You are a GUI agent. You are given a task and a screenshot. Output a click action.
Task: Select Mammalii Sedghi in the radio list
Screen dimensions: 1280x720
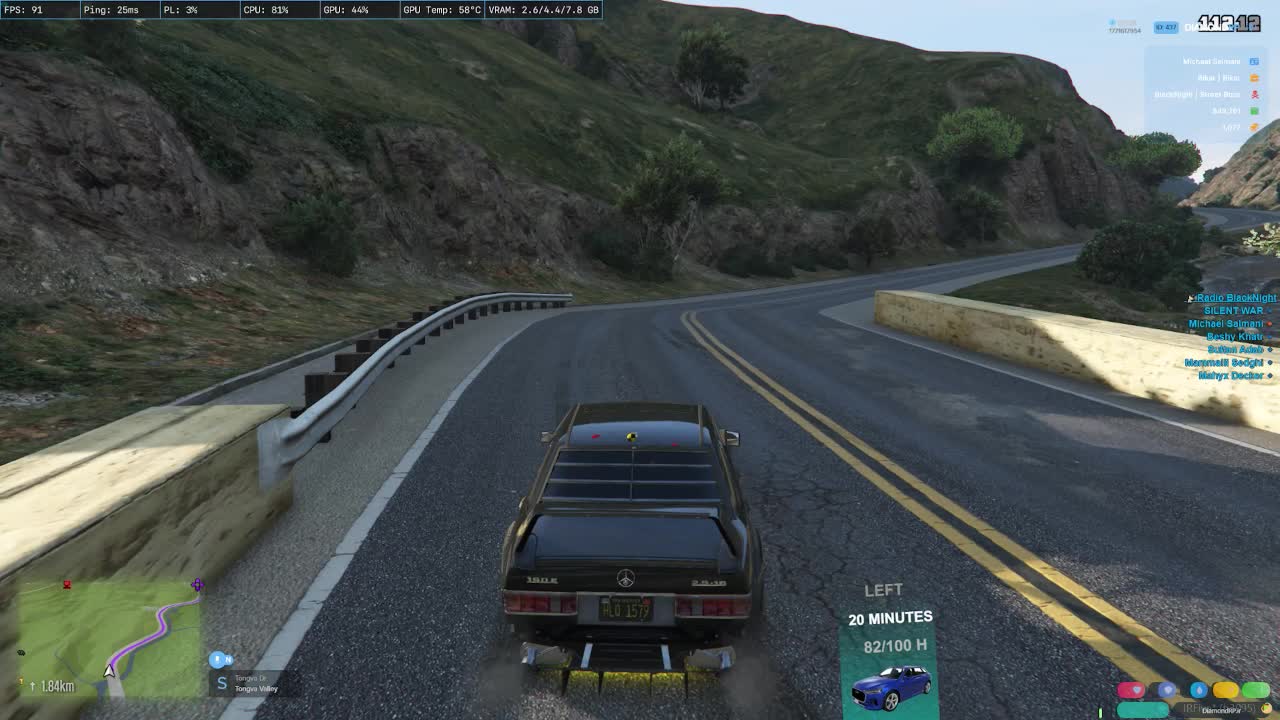[1224, 363]
